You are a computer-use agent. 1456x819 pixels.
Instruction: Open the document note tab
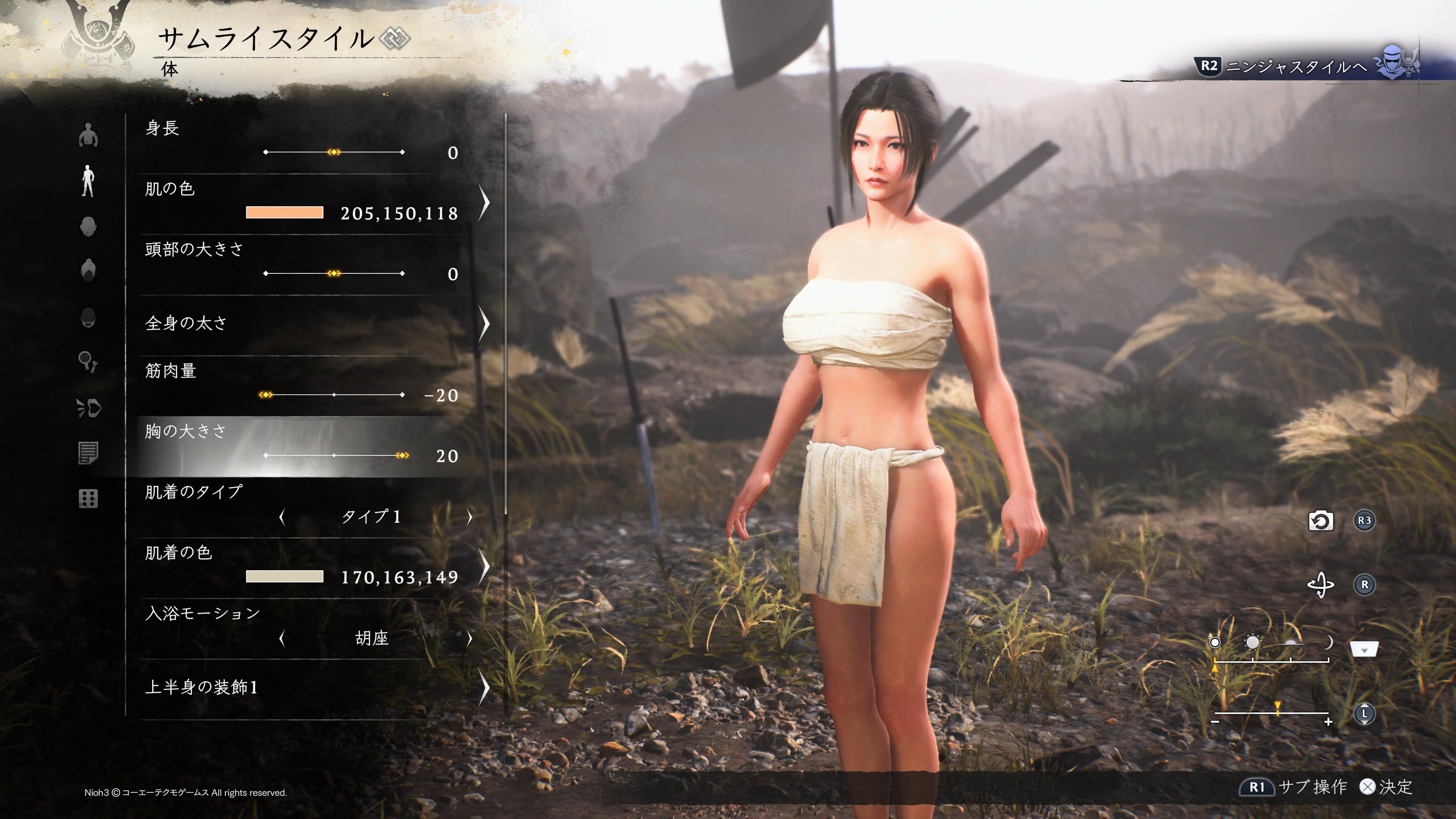pyautogui.click(x=88, y=453)
